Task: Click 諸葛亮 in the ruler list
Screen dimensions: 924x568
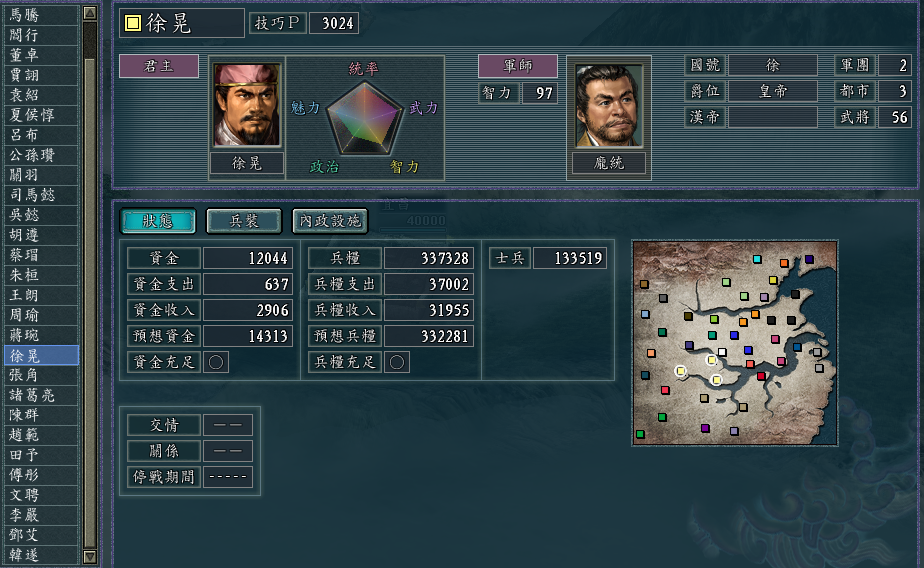Action: point(39,395)
